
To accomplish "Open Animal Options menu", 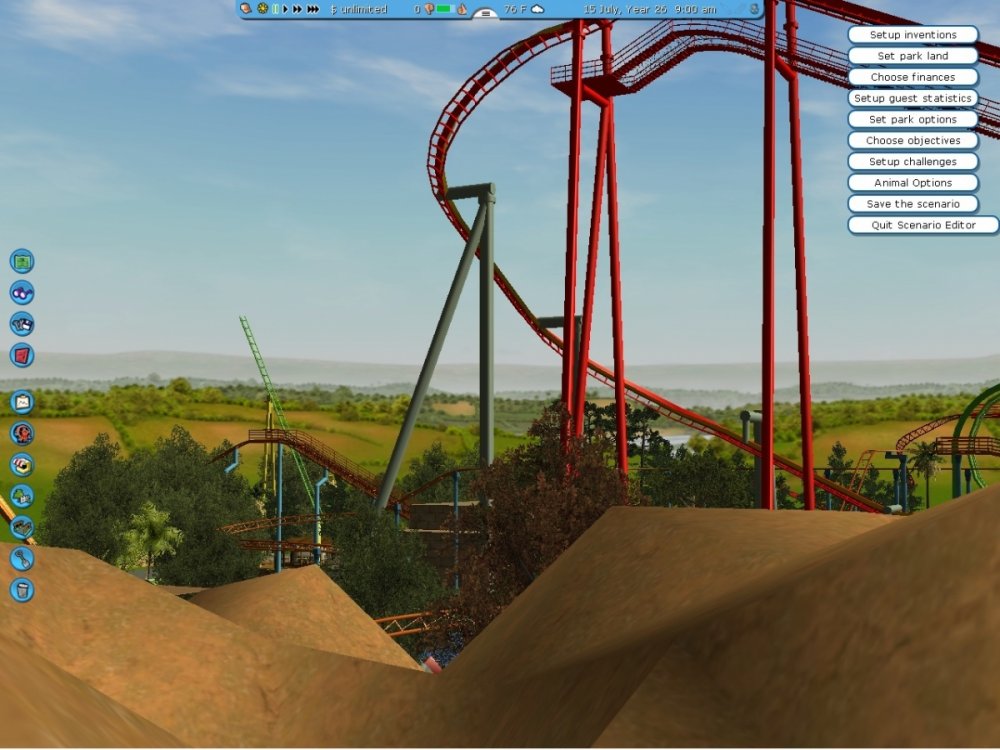I will (912, 182).
